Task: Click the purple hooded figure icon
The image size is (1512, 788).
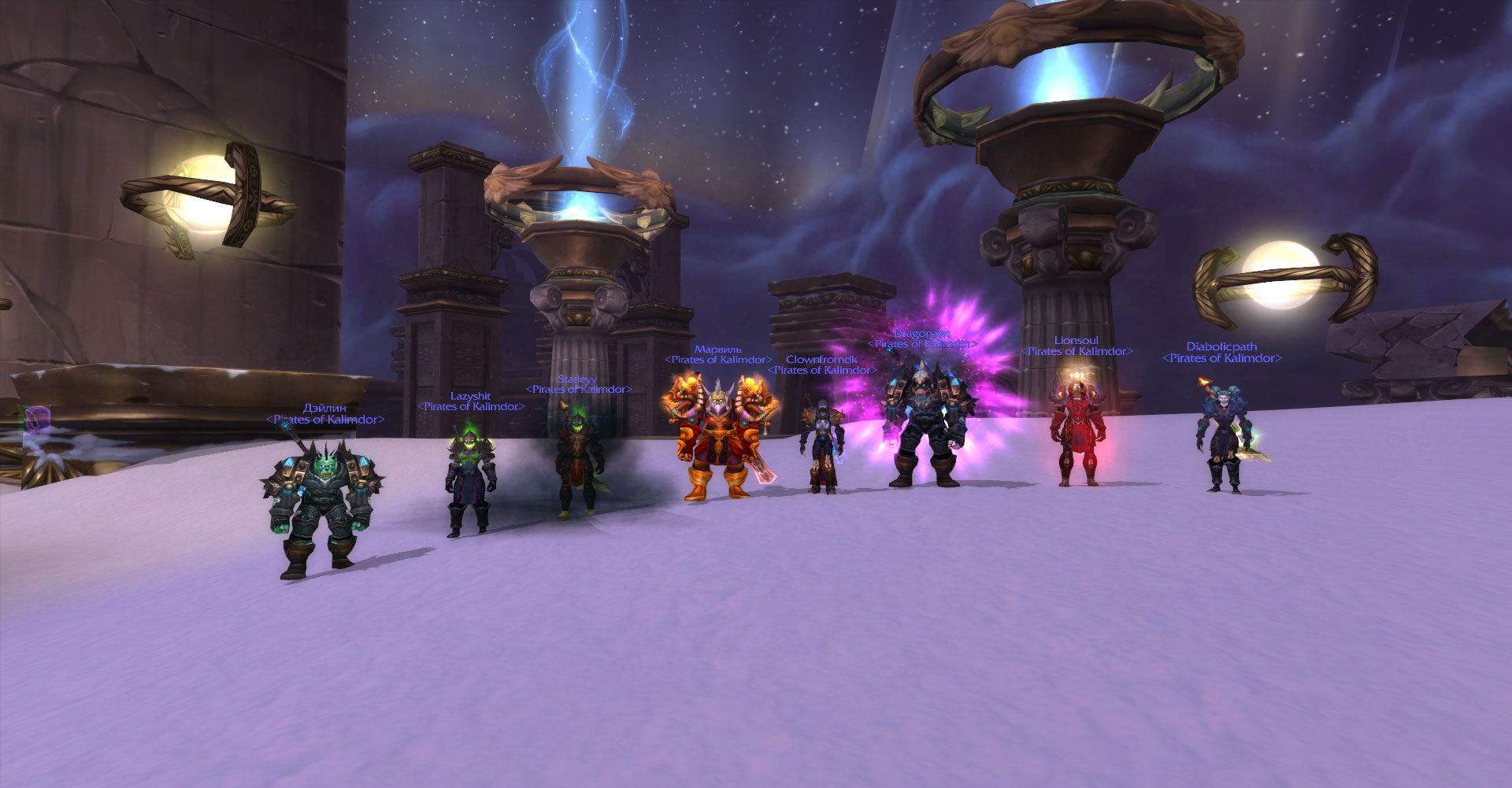Action: tap(36, 420)
